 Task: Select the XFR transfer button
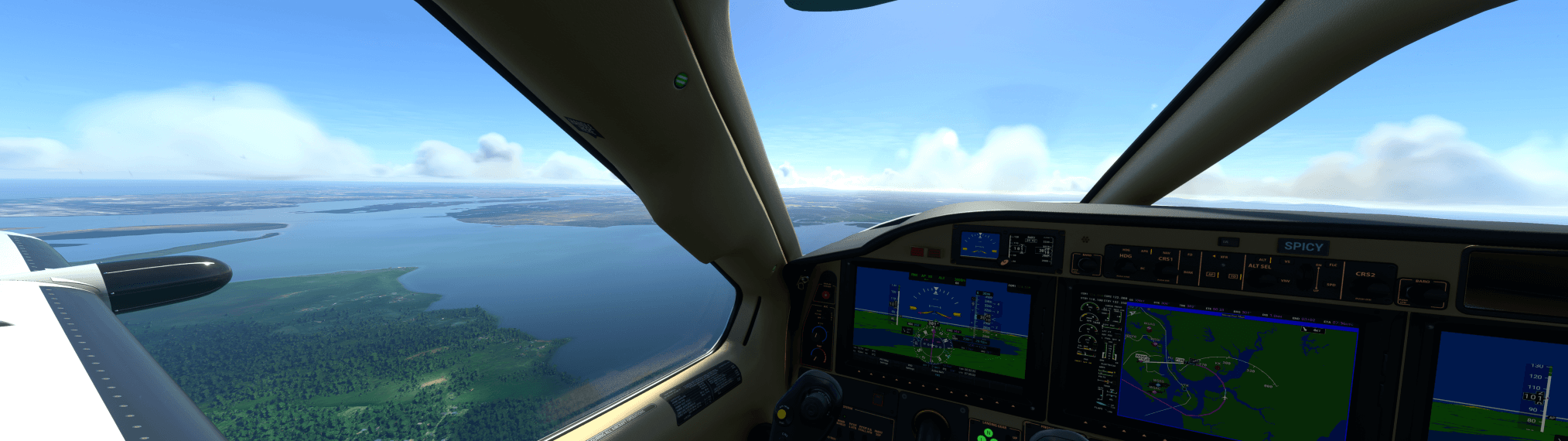click(1223, 258)
